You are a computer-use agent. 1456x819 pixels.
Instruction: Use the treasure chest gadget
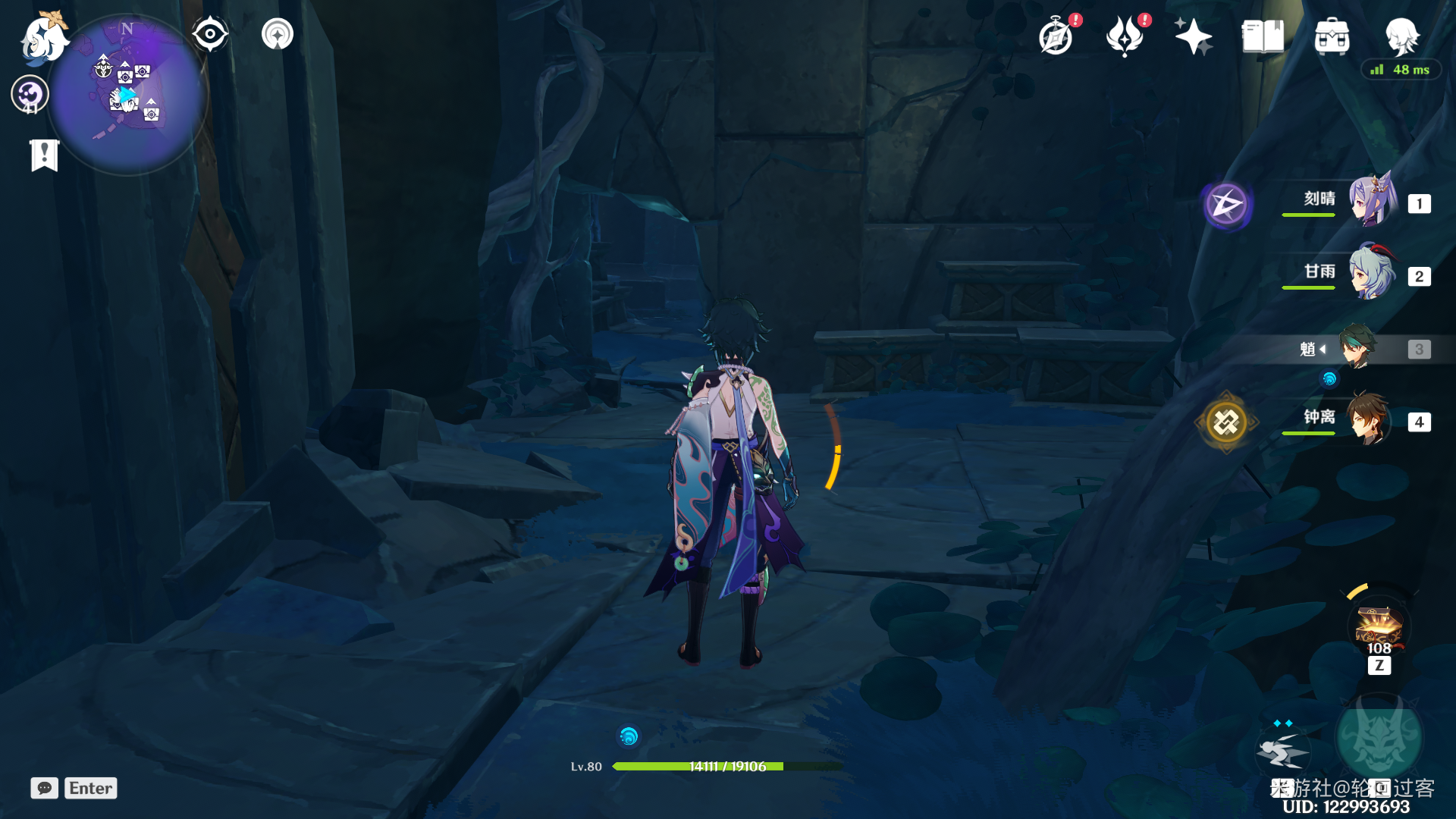click(x=1379, y=627)
